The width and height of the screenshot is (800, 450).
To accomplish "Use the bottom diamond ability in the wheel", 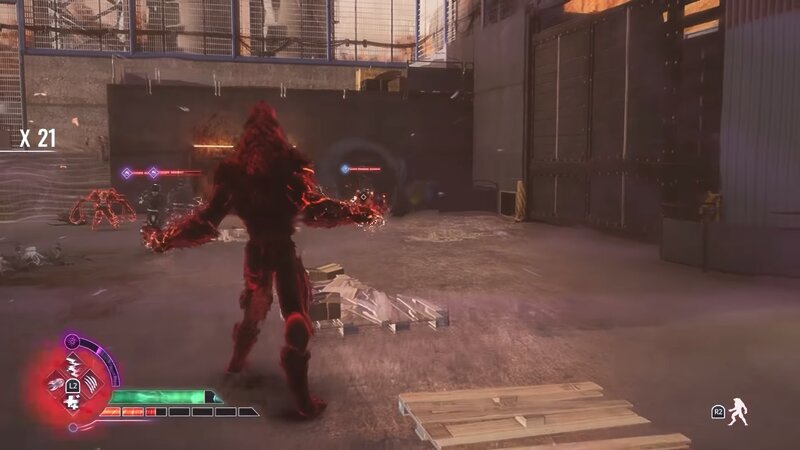I will tap(73, 400).
